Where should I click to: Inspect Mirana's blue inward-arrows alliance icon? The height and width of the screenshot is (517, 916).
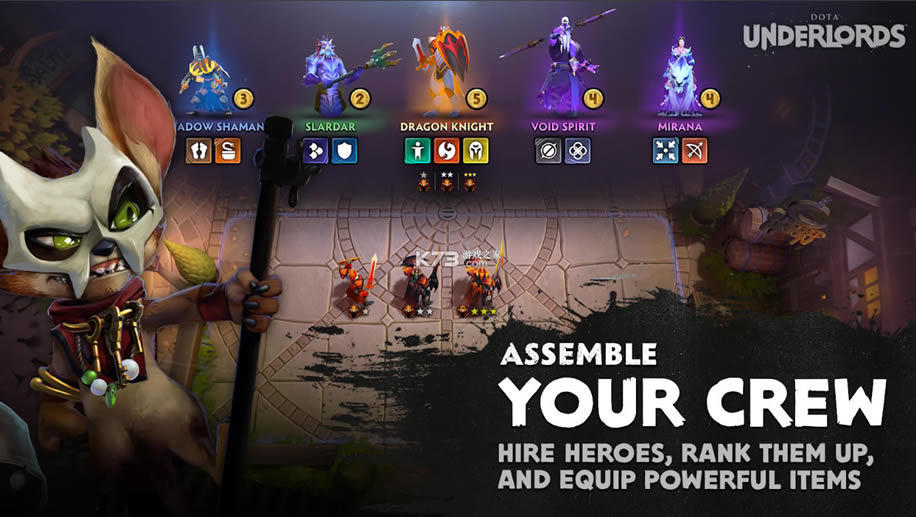666,151
